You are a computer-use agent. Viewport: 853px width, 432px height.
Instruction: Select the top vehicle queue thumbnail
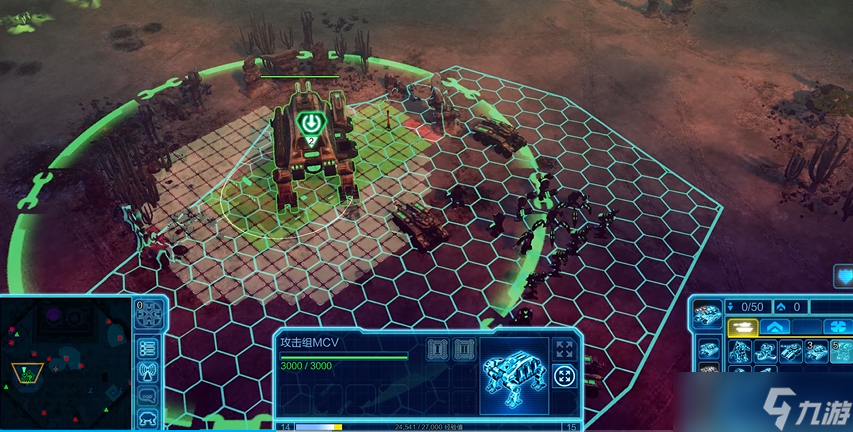(x=707, y=312)
